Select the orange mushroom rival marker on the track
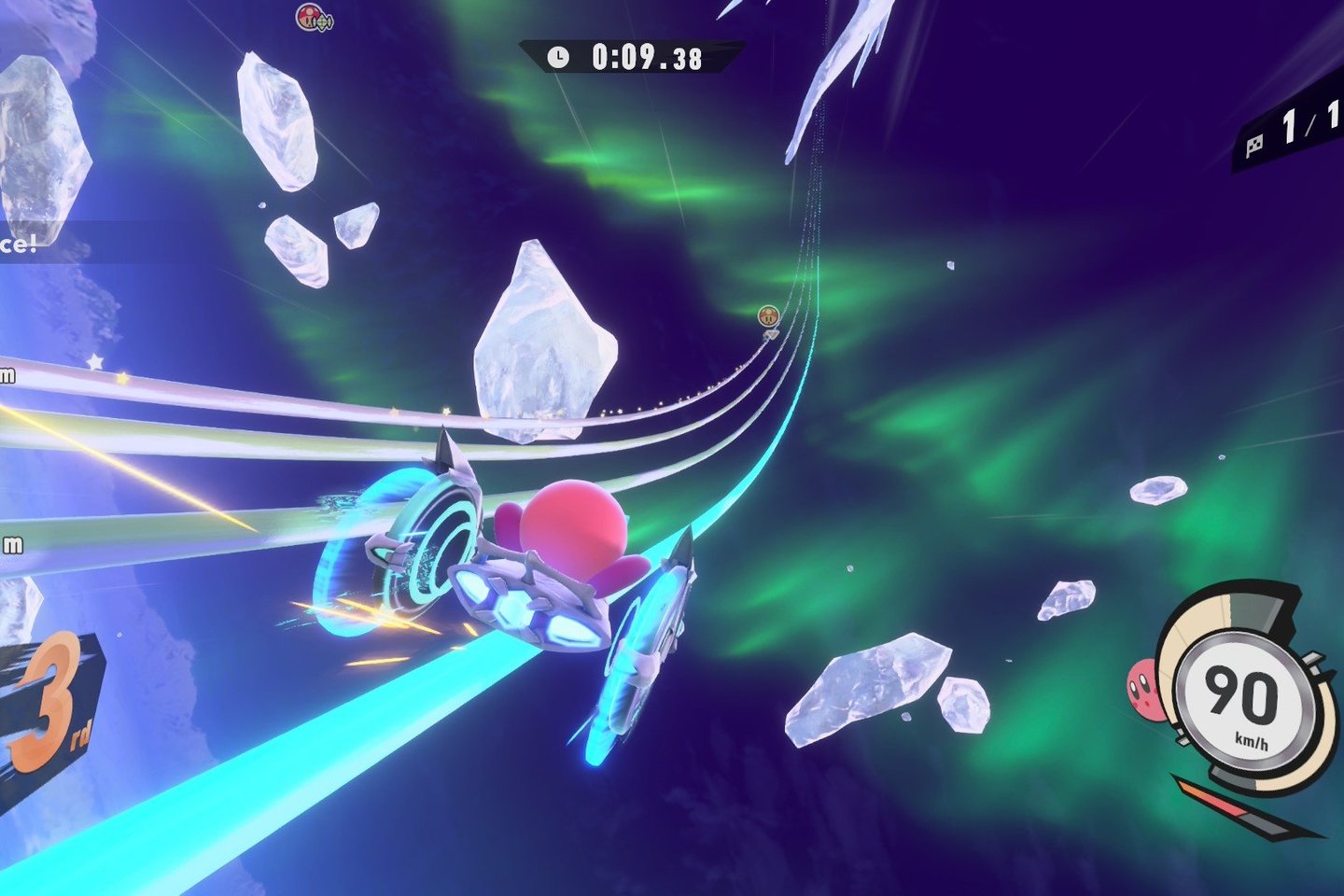This screenshot has width=1344, height=896. tap(768, 316)
